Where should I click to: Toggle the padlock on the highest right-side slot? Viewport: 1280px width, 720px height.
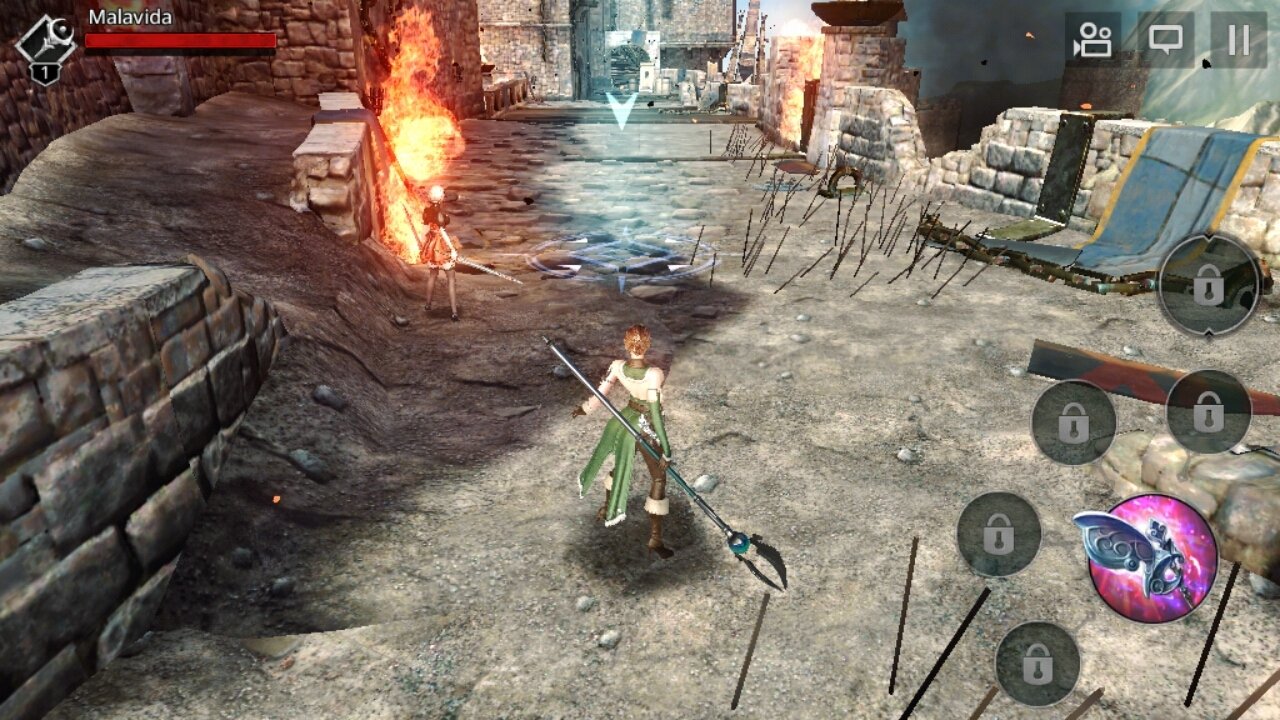coord(1211,287)
